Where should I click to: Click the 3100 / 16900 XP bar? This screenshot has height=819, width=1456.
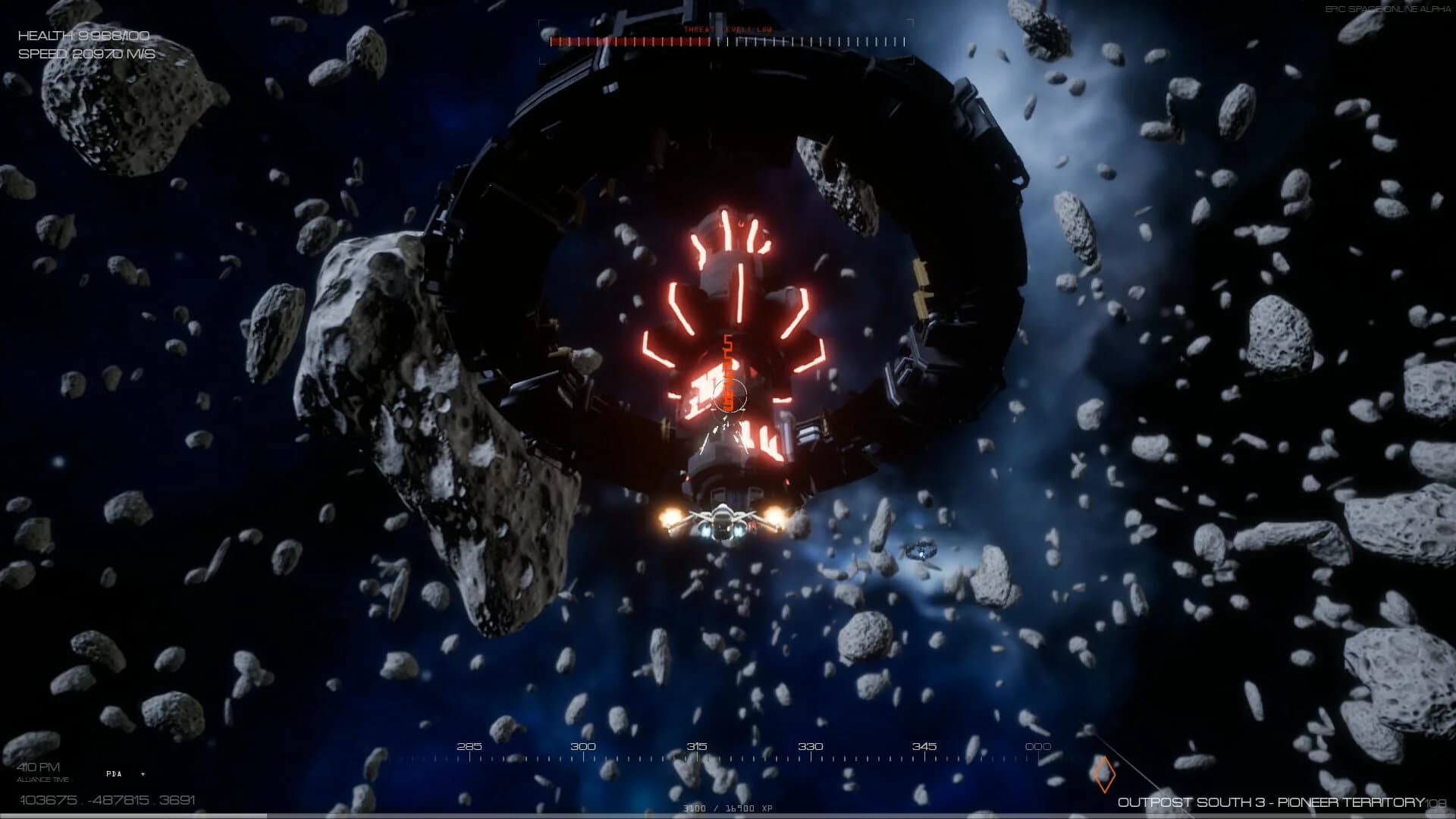[x=726, y=808]
